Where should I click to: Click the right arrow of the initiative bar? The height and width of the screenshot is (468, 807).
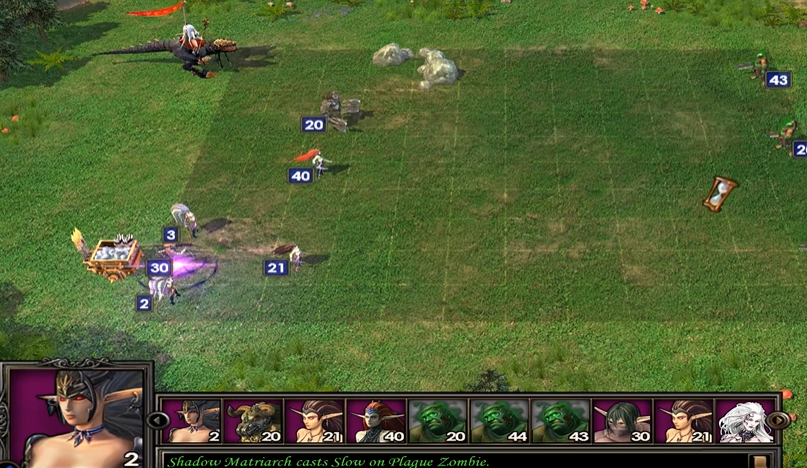point(778,420)
